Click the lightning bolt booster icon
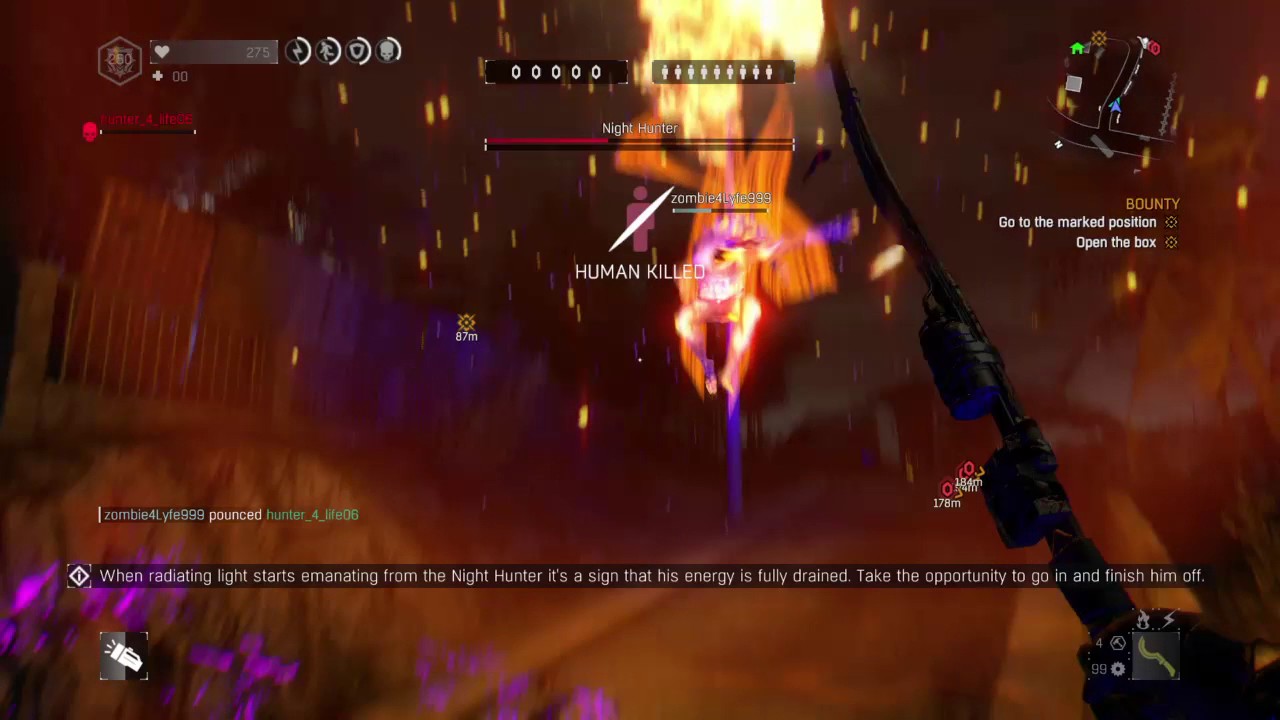This screenshot has width=1280, height=720. 297,51
